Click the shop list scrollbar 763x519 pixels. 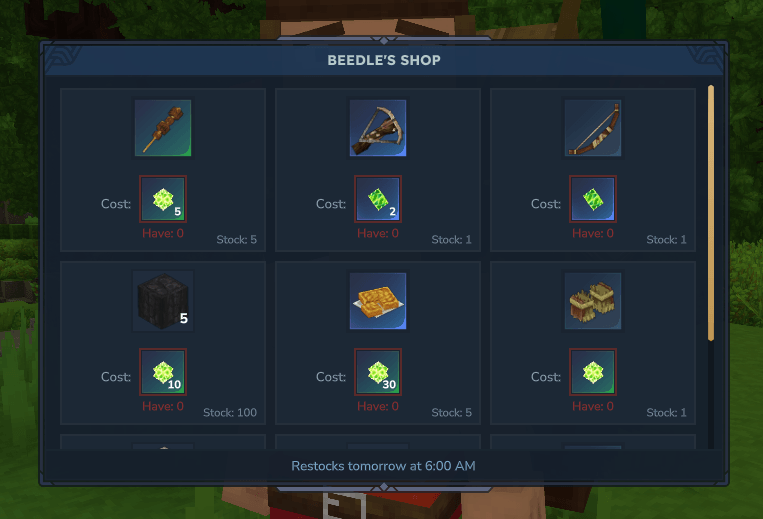pos(711,213)
